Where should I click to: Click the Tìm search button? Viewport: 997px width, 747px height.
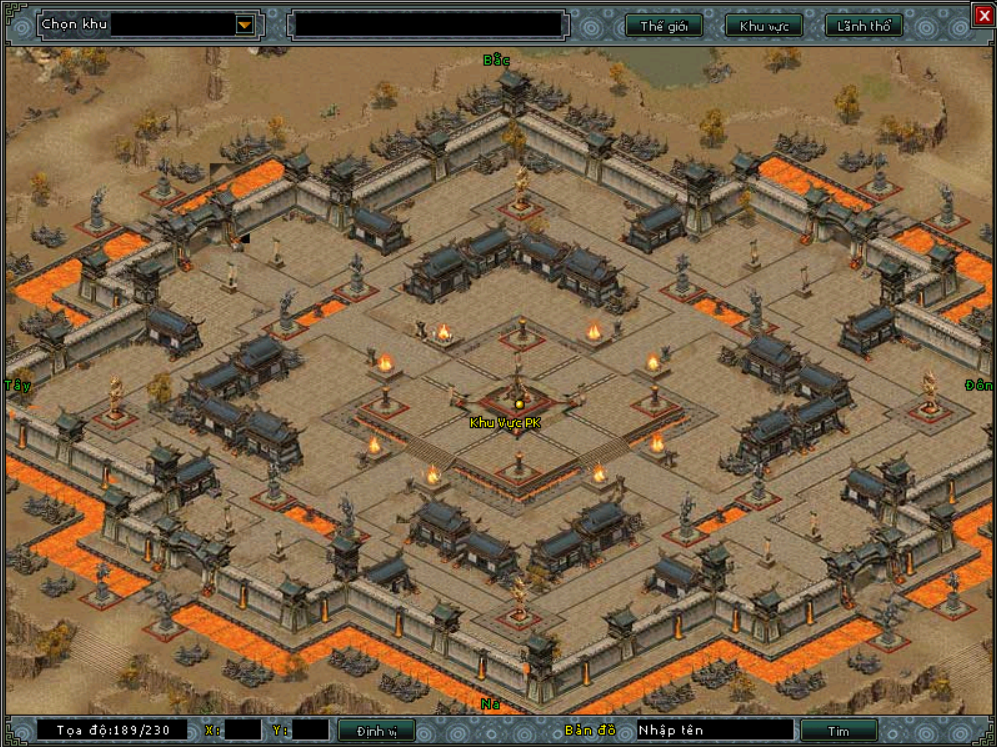coord(838,731)
